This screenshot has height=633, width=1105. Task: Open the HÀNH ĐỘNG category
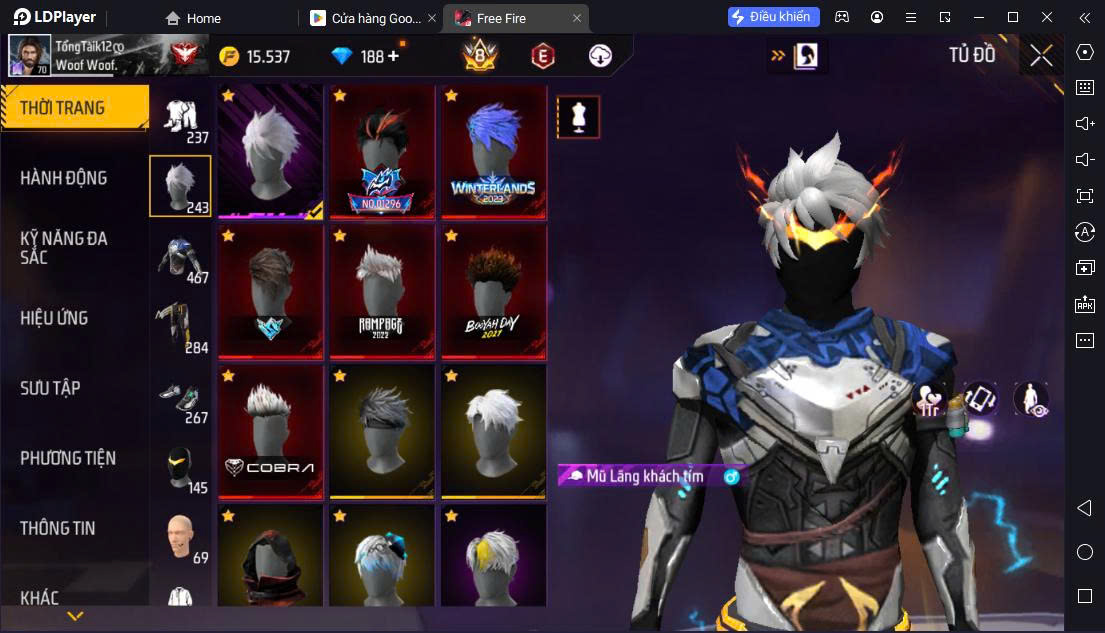(x=64, y=178)
